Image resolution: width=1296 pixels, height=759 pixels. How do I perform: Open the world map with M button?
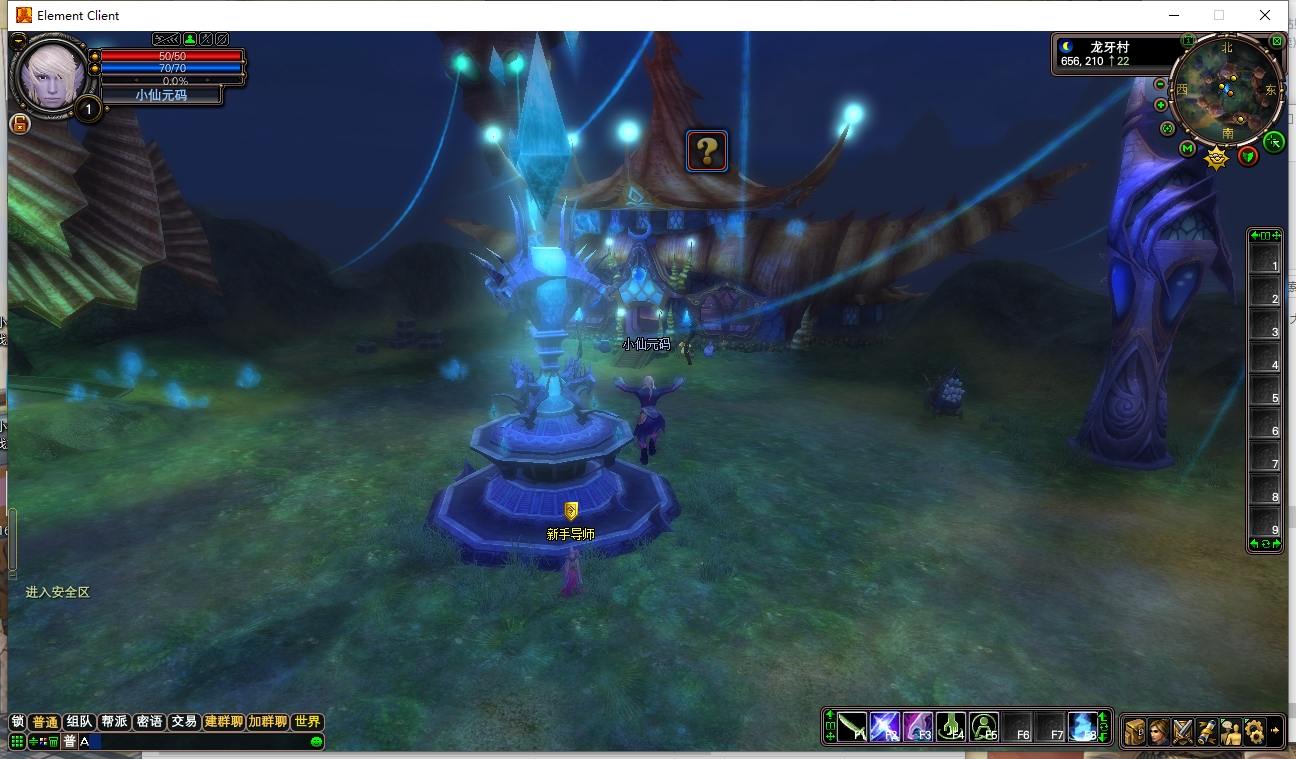tap(1187, 149)
